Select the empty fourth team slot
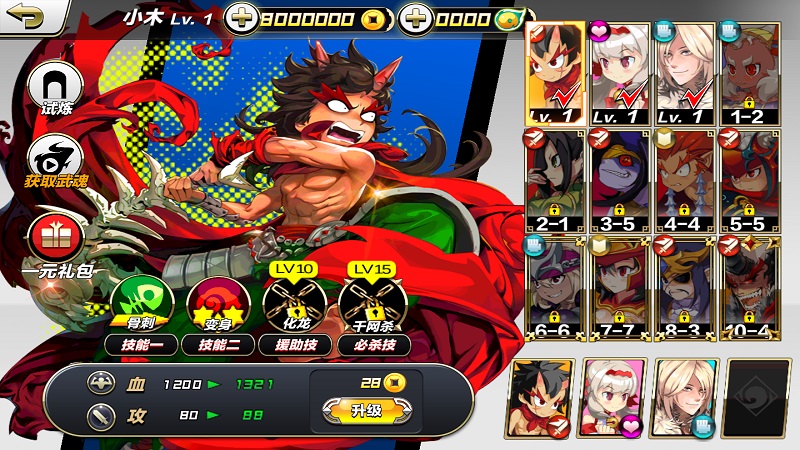 (x=758, y=397)
